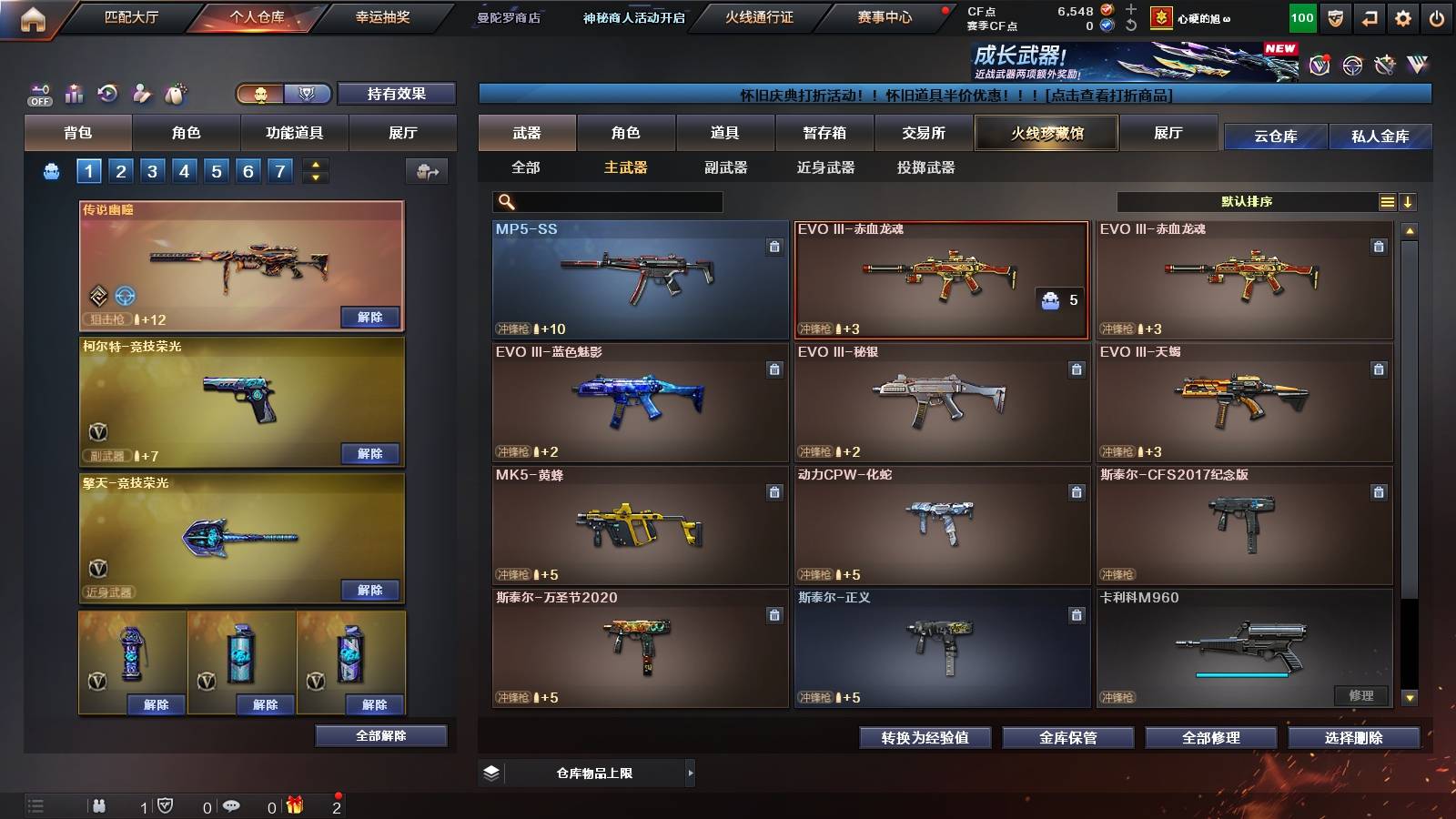Click the return arrow icon near settings
This screenshot has width=1456, height=819.
coord(1370,18)
